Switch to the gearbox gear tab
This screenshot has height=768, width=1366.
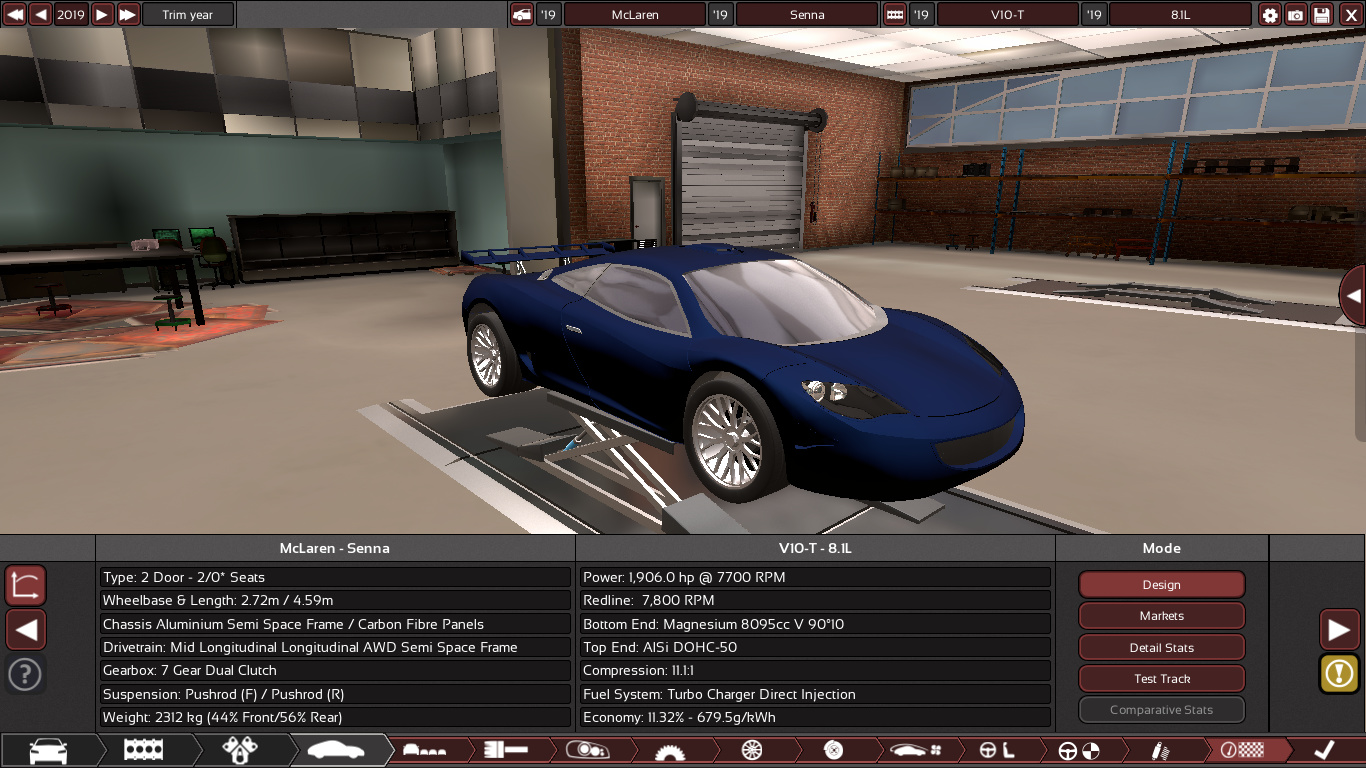pos(670,750)
